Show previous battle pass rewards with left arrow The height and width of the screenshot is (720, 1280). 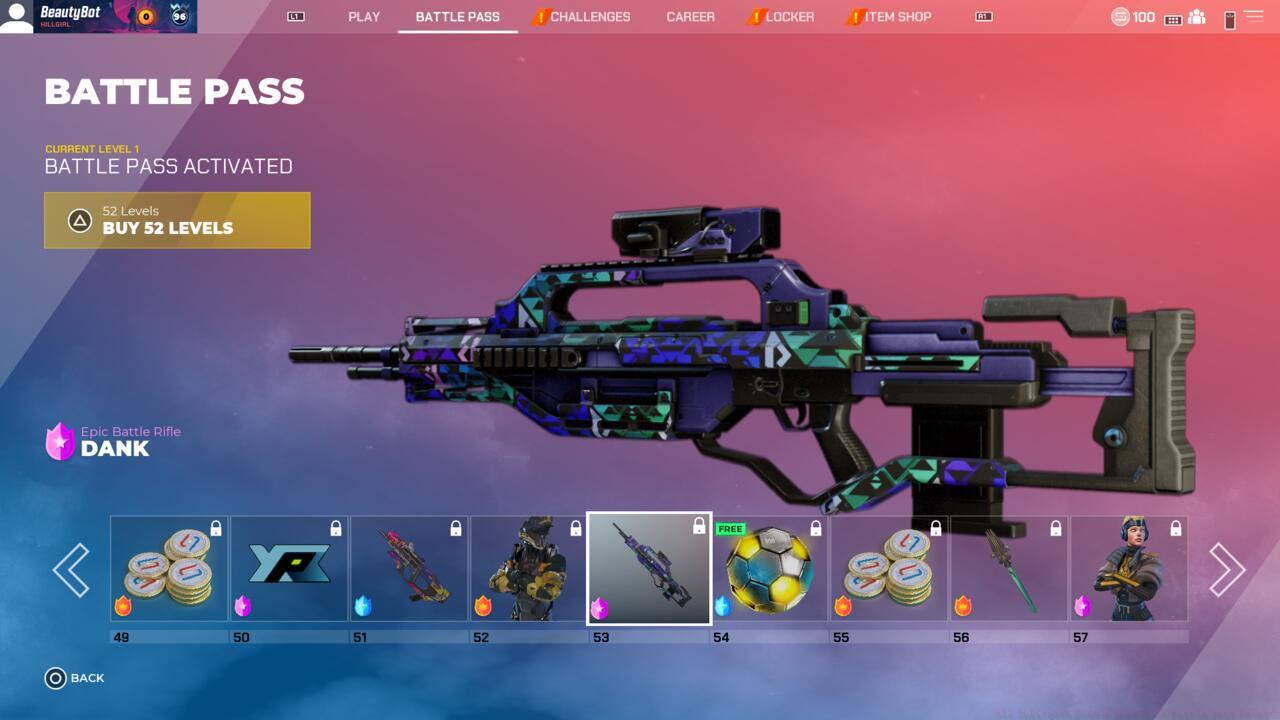coord(71,570)
